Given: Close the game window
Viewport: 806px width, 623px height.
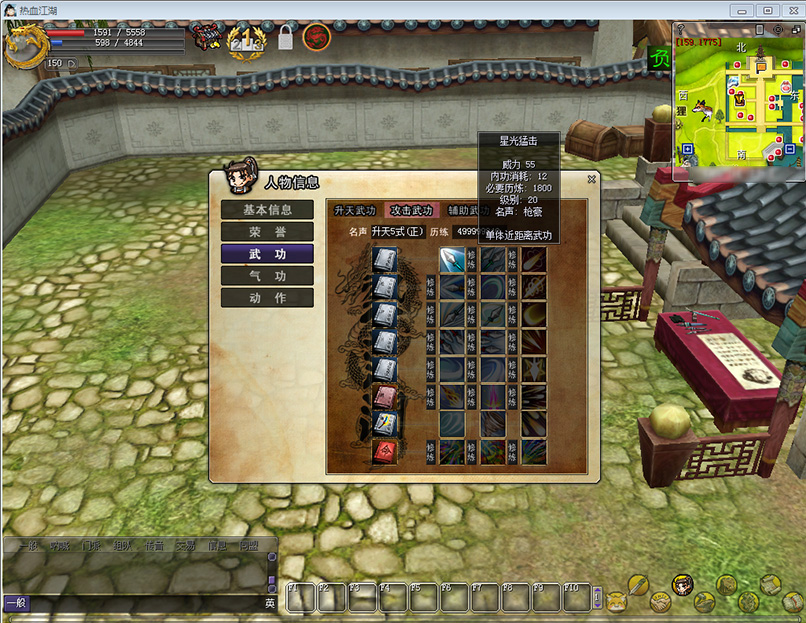Looking at the screenshot, I should click(790, 10).
